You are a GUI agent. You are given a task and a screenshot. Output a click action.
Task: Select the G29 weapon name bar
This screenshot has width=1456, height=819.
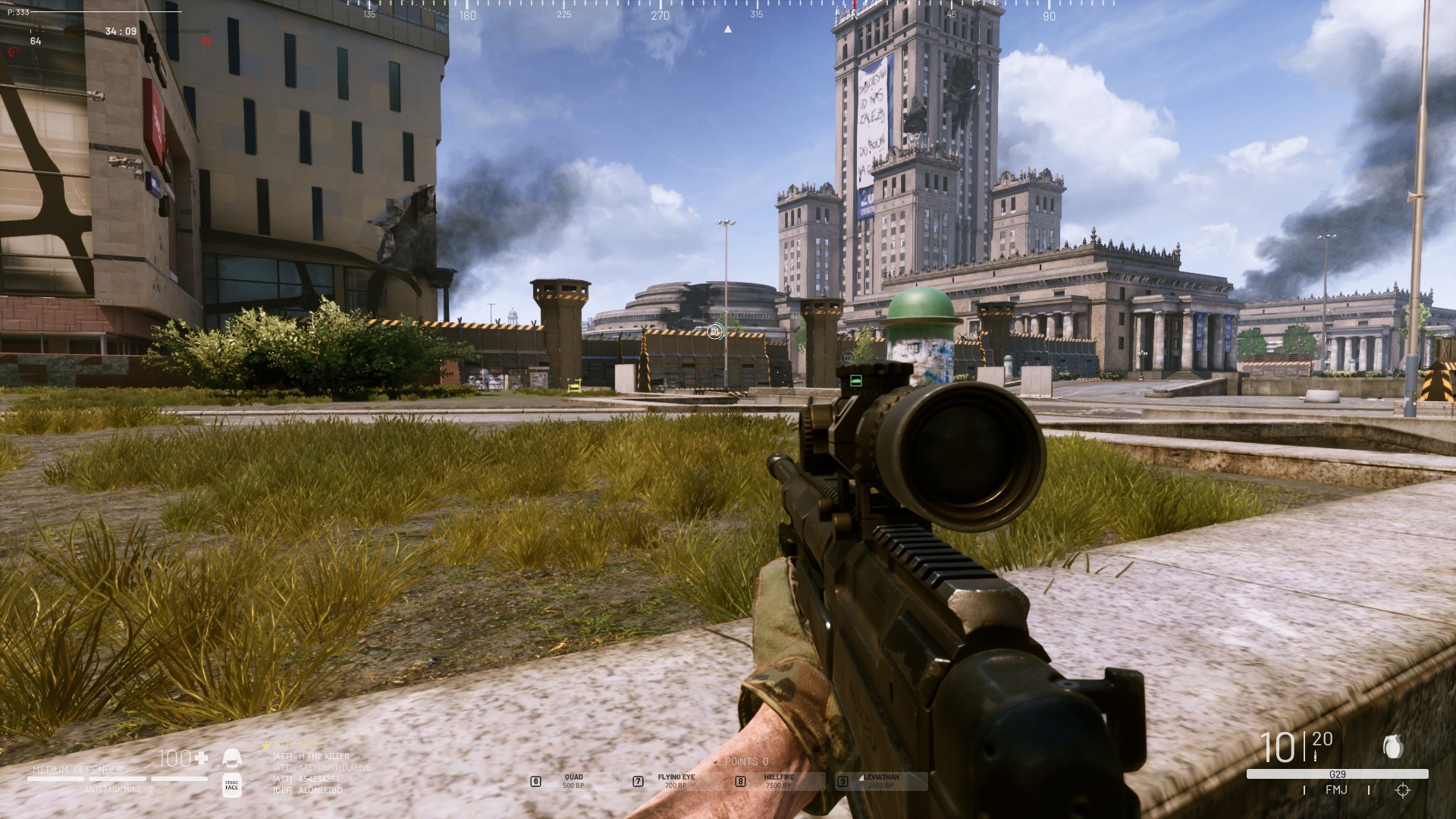1337,774
